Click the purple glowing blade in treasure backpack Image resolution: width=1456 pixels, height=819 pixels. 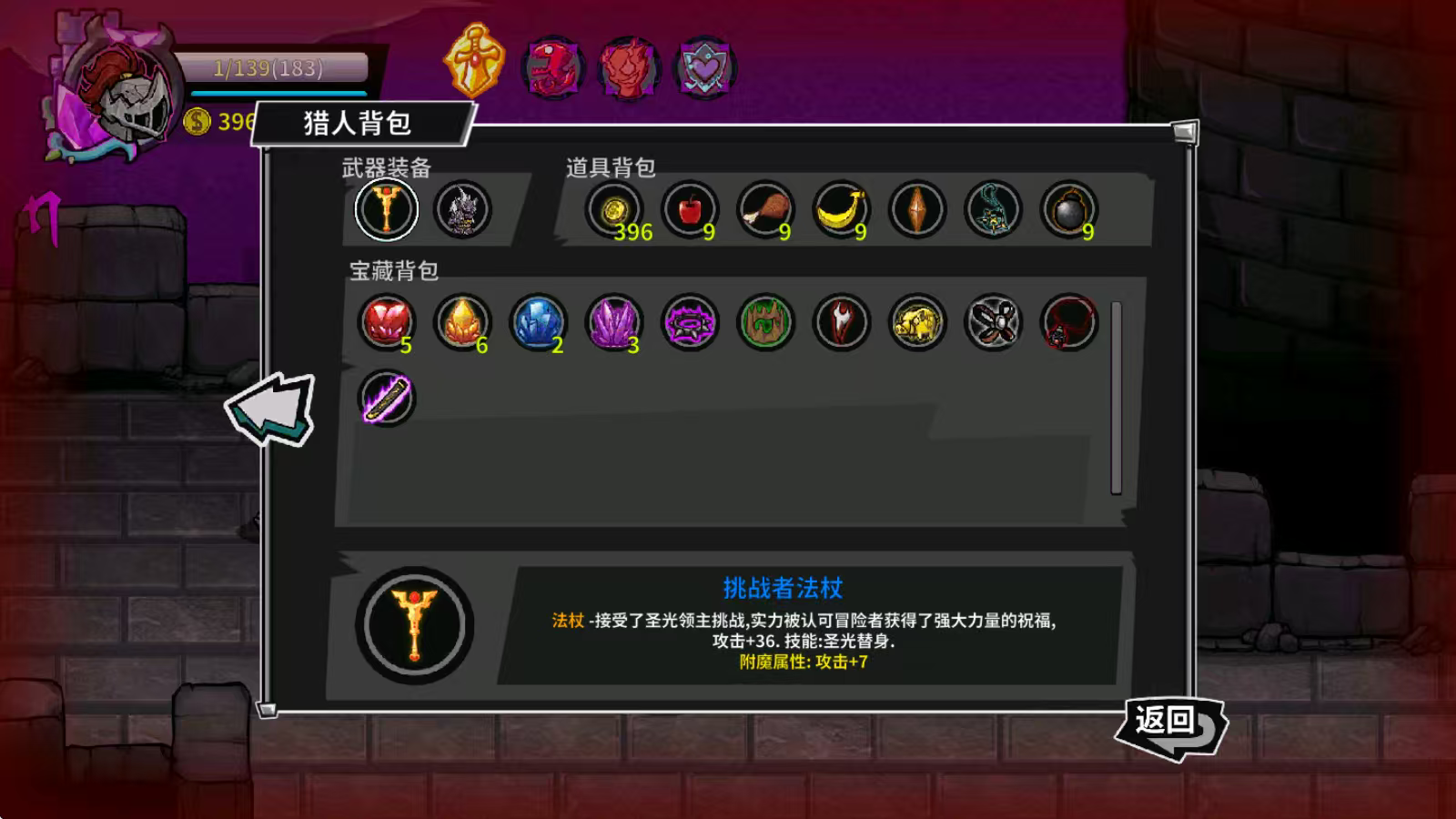tap(389, 398)
